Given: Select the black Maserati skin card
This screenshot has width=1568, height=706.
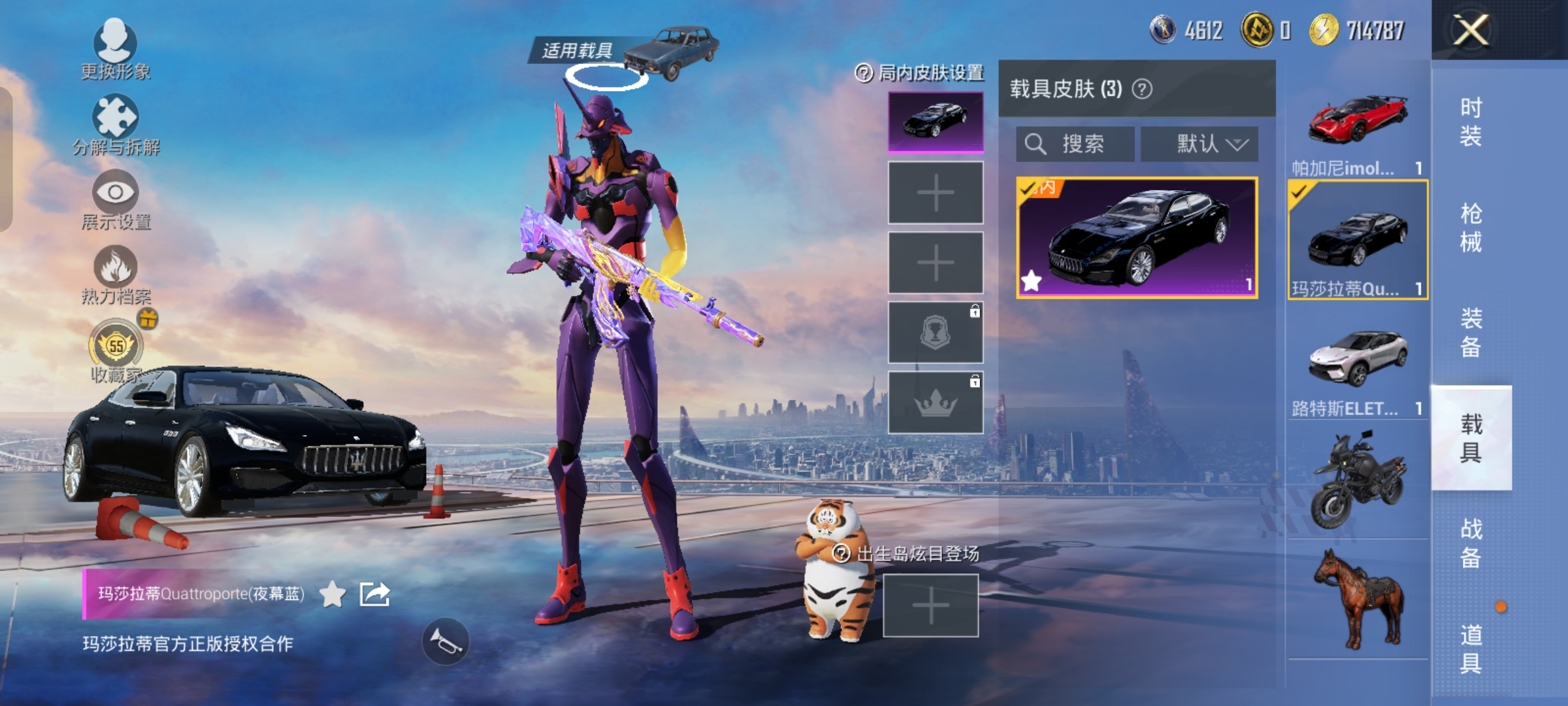Looking at the screenshot, I should [1137, 238].
